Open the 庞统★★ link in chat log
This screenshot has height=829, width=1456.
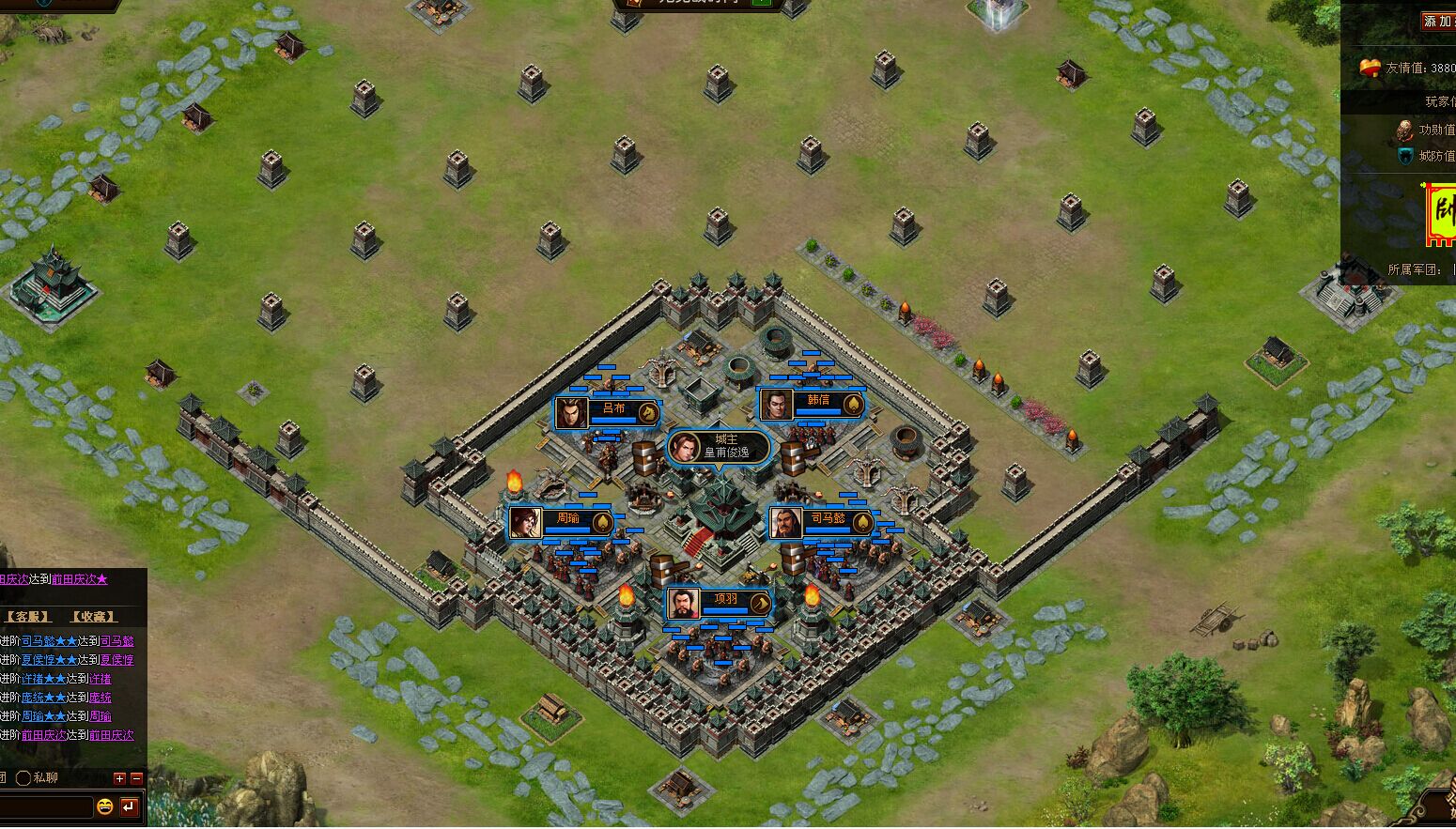pyautogui.click(x=43, y=698)
